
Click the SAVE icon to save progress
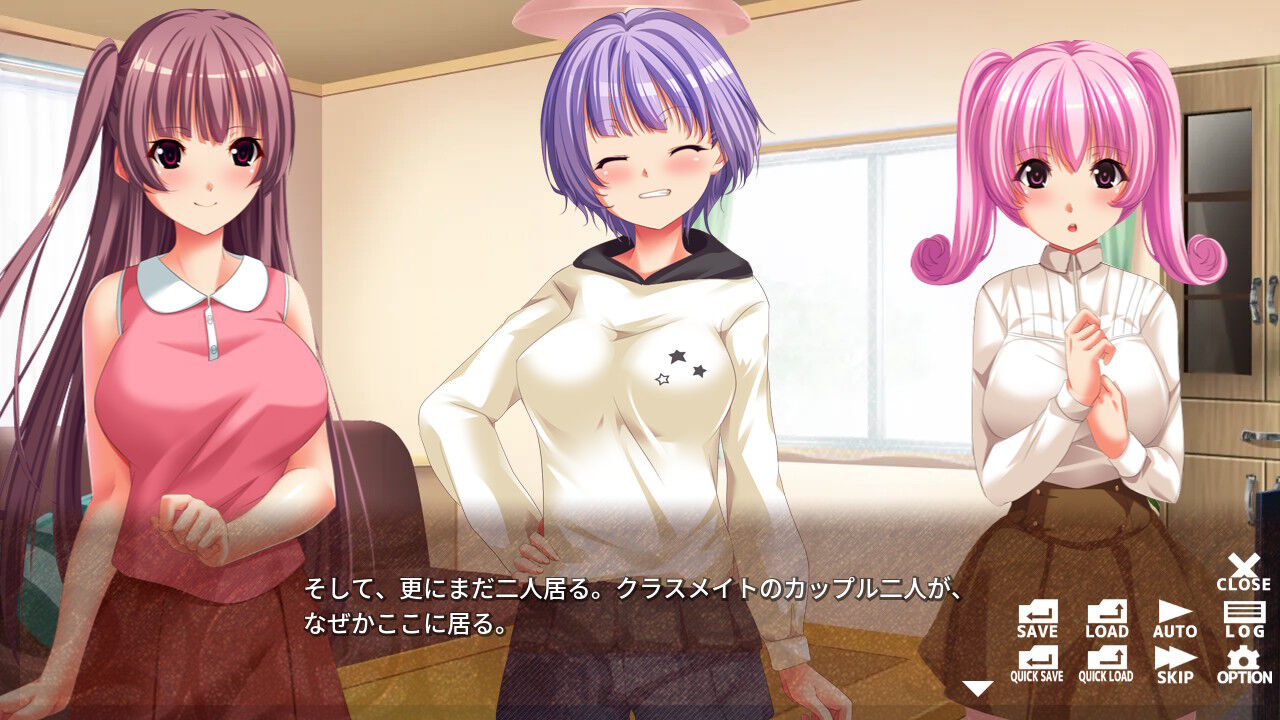point(1038,611)
